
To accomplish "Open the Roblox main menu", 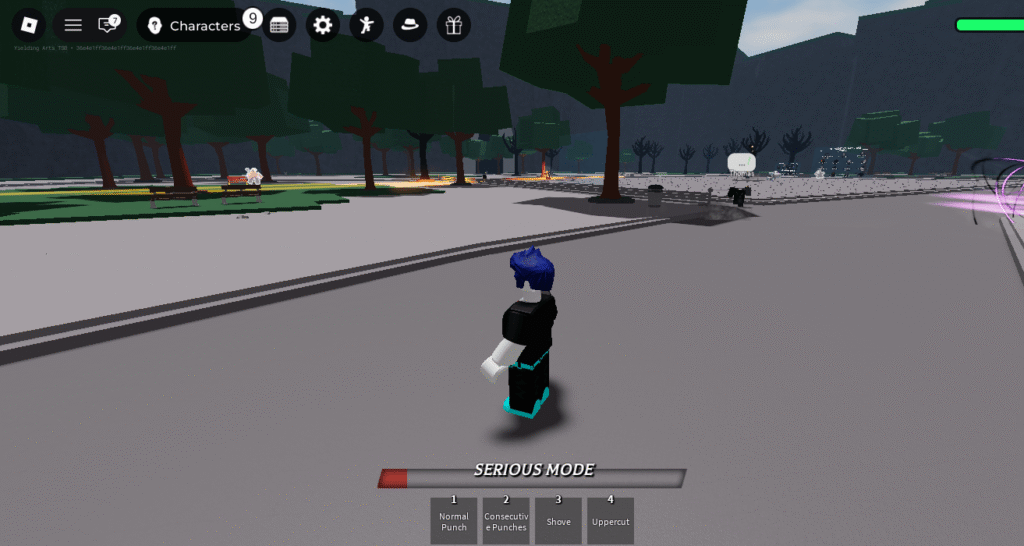I will pyautogui.click(x=30, y=25).
